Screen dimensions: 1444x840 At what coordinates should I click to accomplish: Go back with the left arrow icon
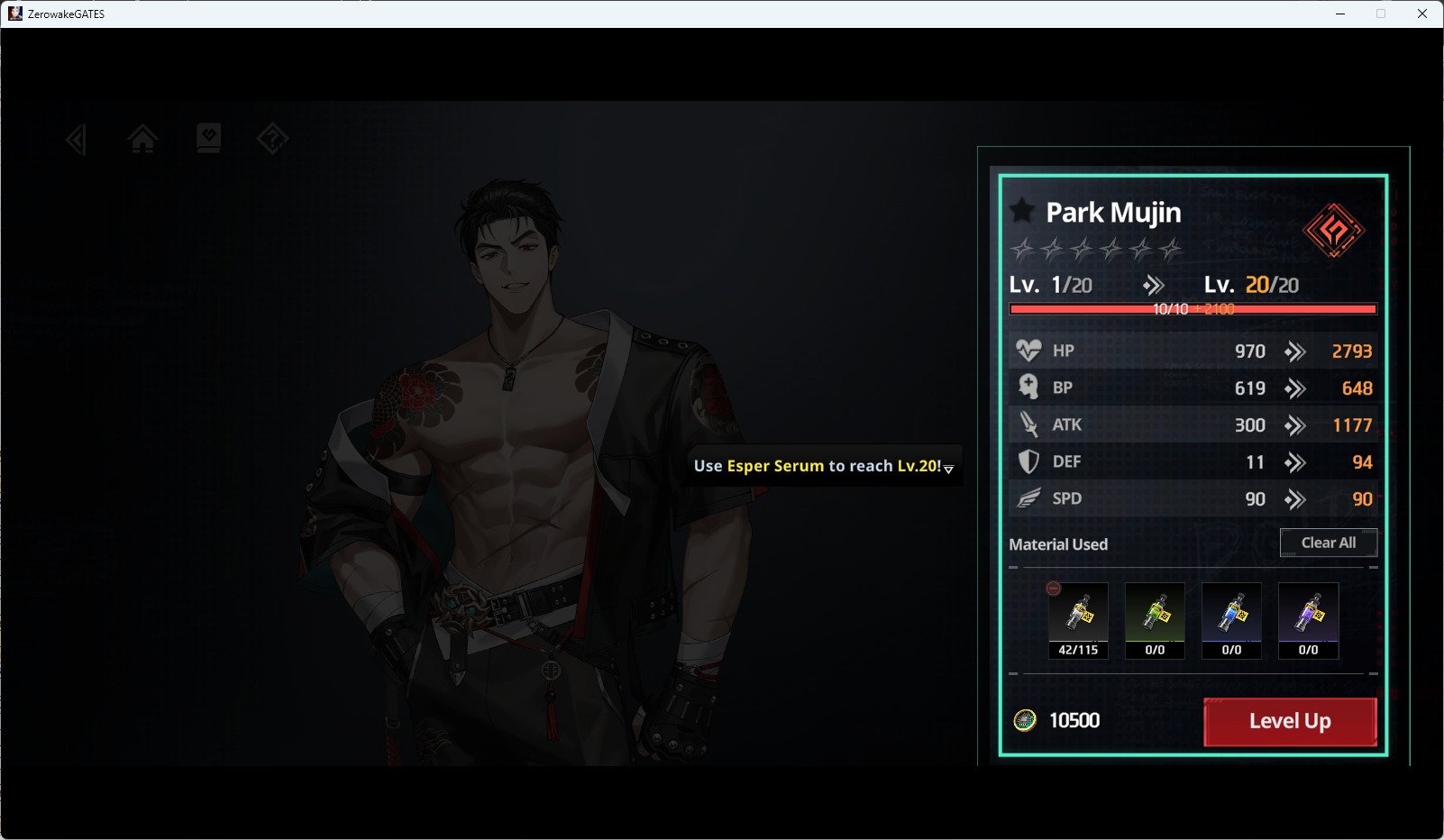pyautogui.click(x=77, y=140)
